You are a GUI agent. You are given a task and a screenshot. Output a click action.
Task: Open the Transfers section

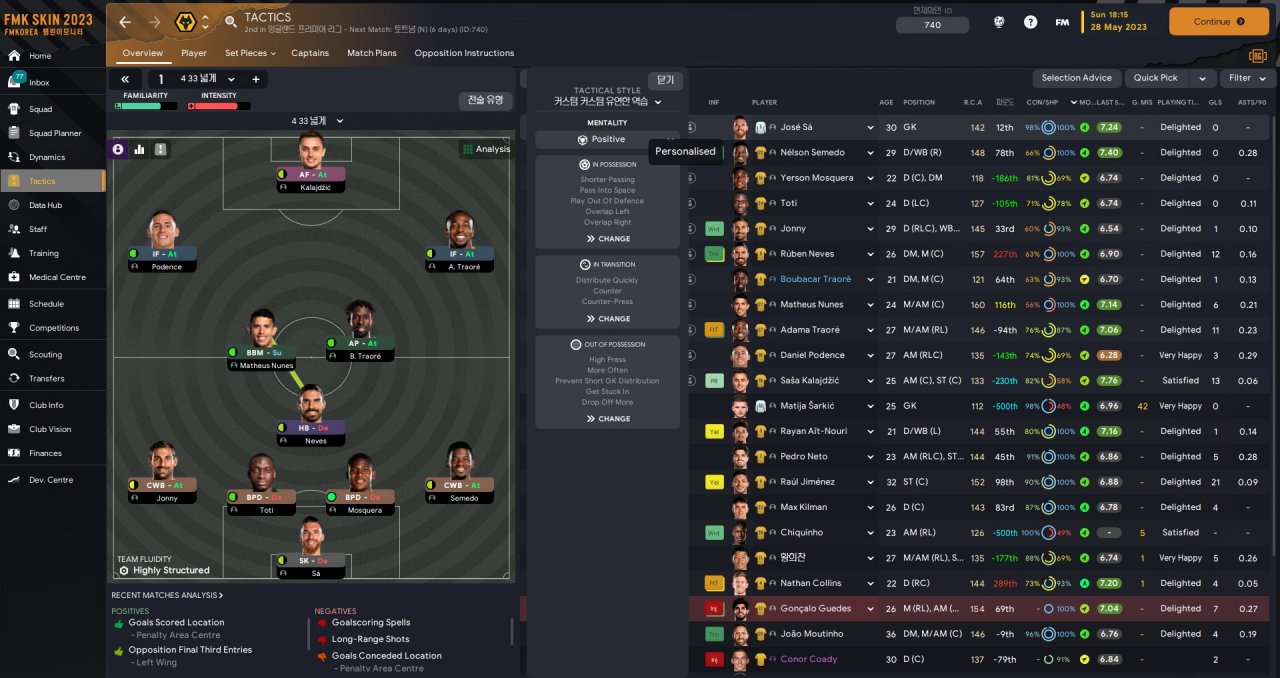pyautogui.click(x=46, y=378)
